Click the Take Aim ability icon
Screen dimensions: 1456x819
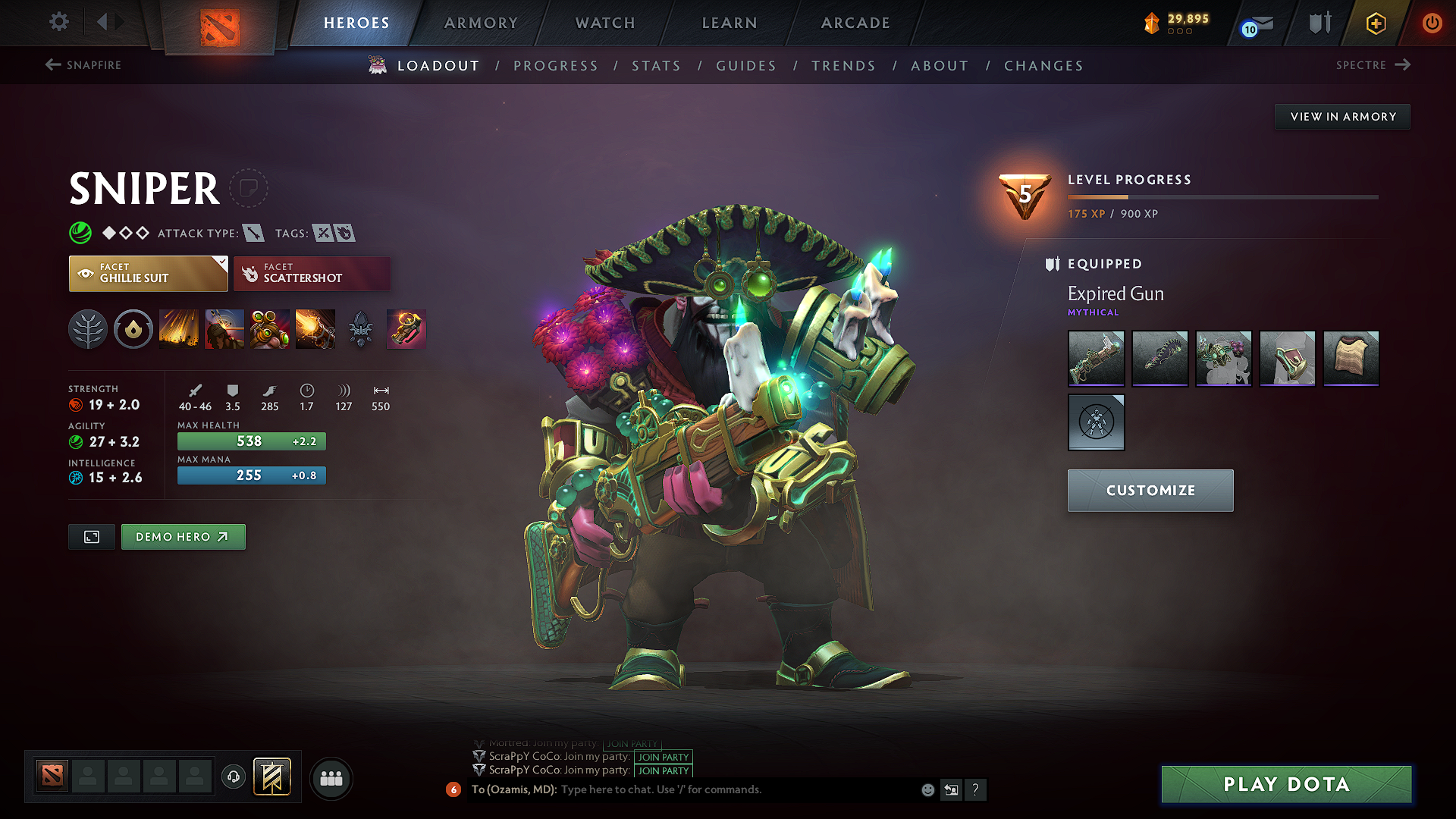pyautogui.click(x=268, y=329)
